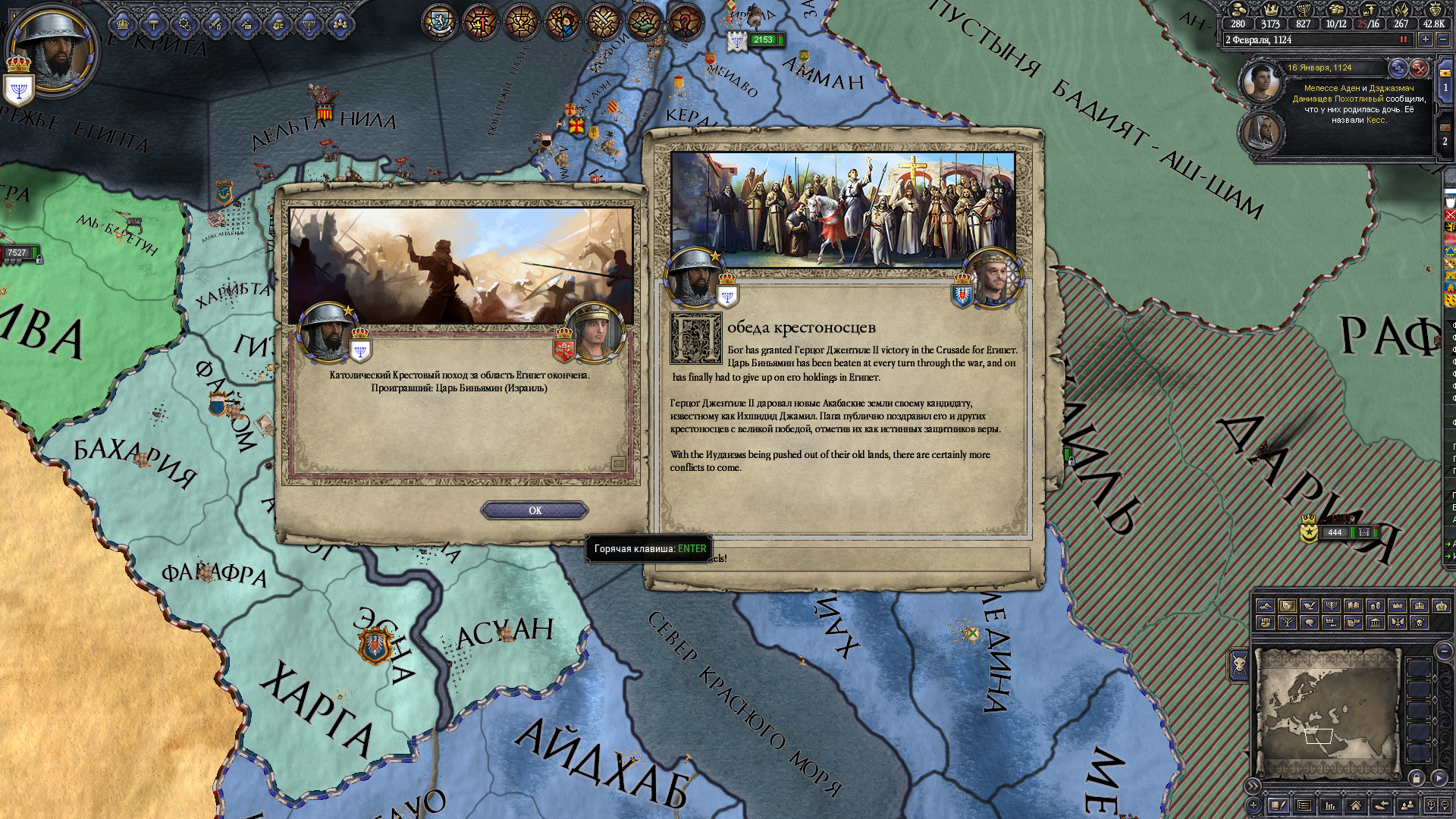Click the crossed swords war alert
The width and height of the screenshot is (1456, 819).
(x=604, y=23)
